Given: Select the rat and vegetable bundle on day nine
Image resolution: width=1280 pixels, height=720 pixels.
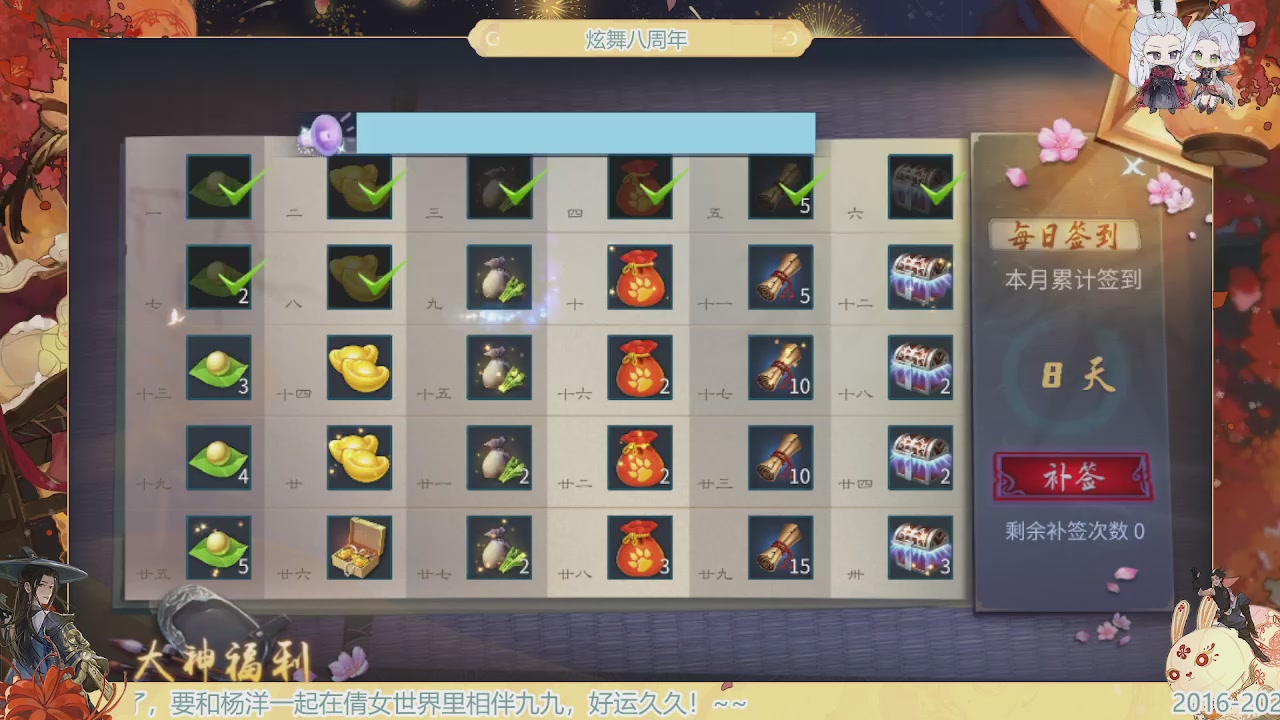Looking at the screenshot, I should coord(500,278).
